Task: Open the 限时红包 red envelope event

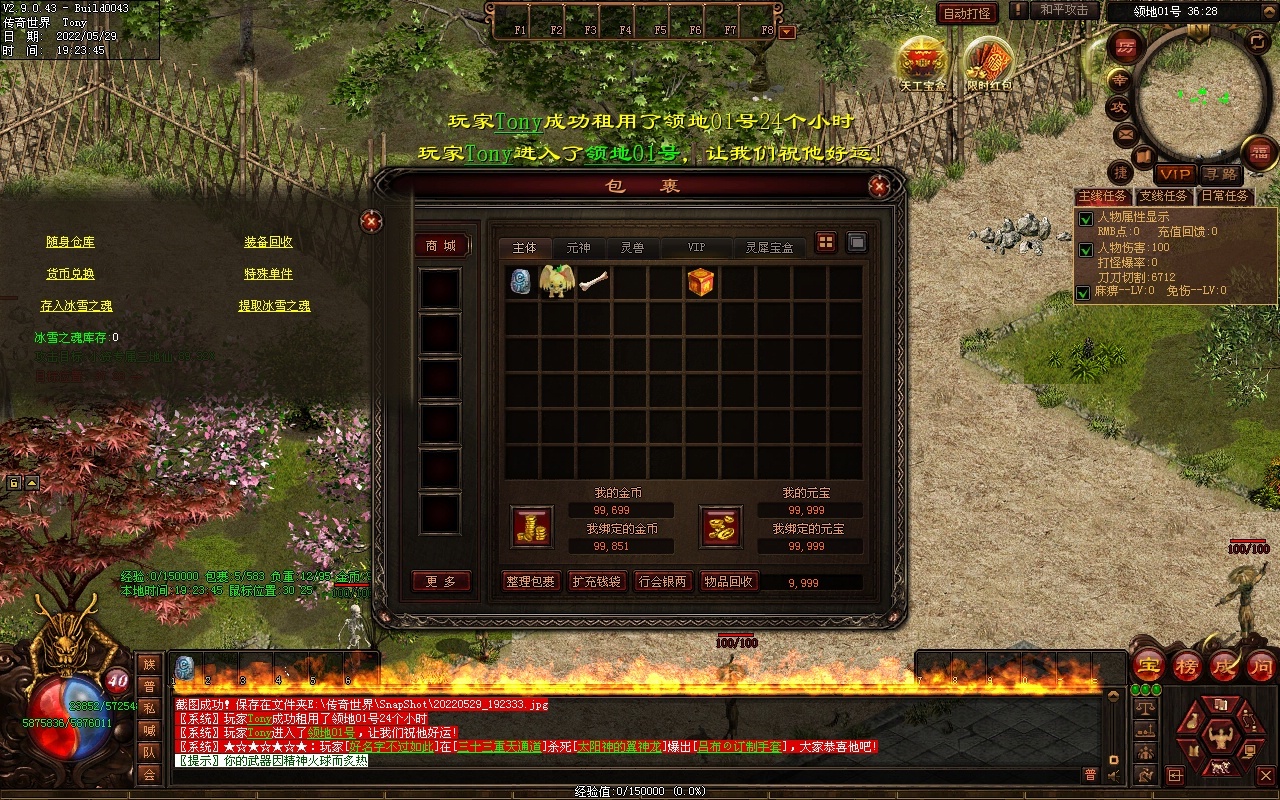Action: point(988,62)
